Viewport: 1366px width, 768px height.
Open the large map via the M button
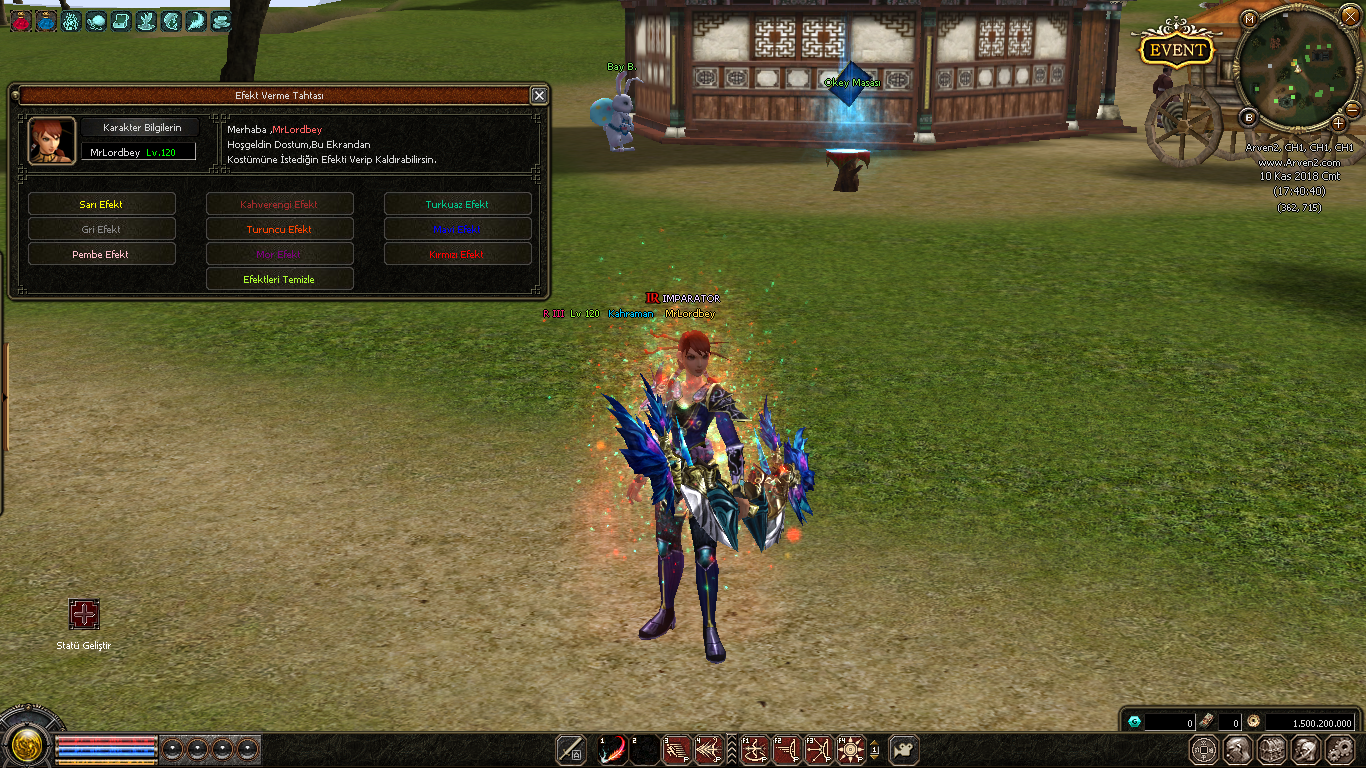1249,19
